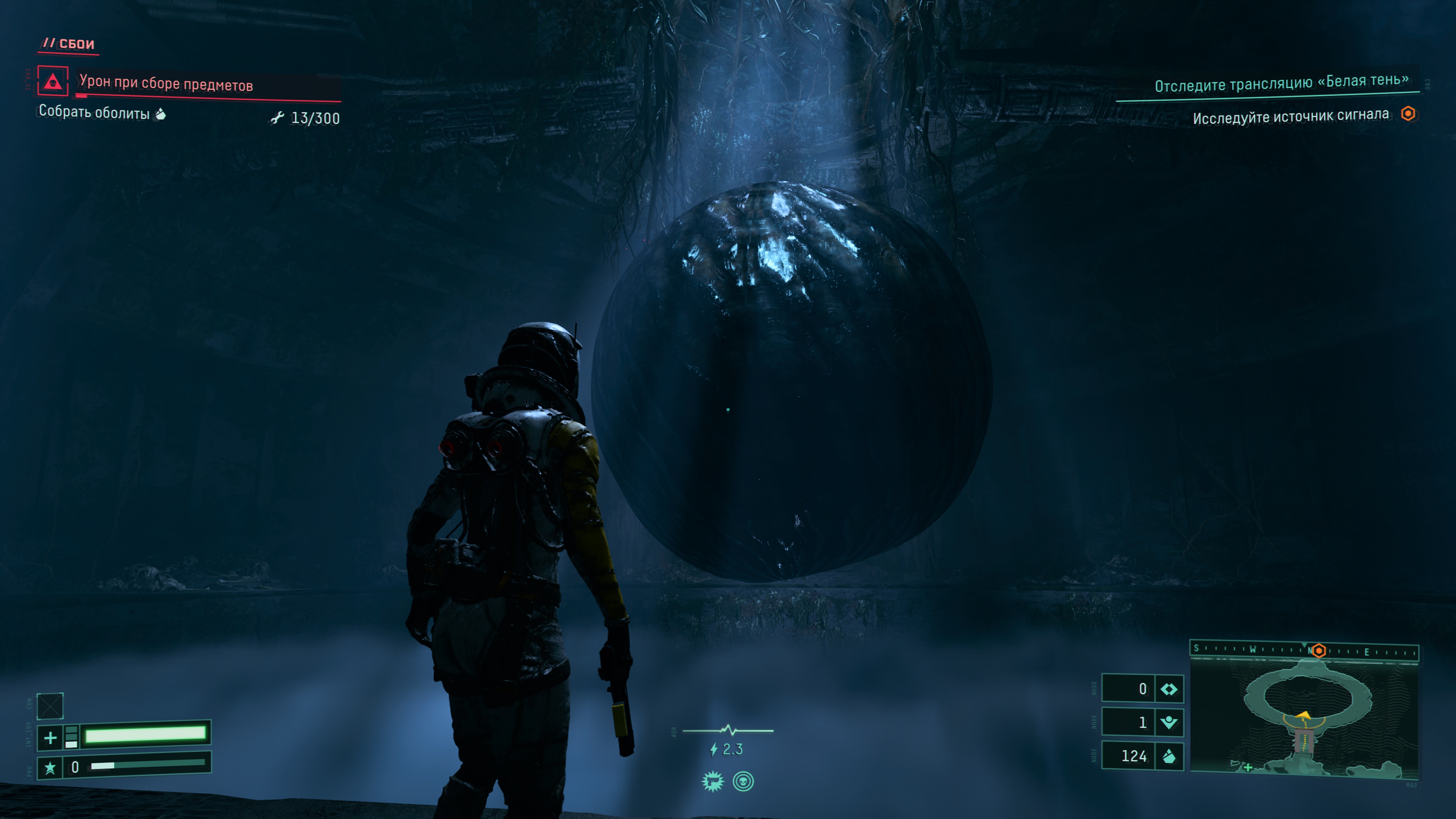Click the proficiency star icon

(x=50, y=767)
